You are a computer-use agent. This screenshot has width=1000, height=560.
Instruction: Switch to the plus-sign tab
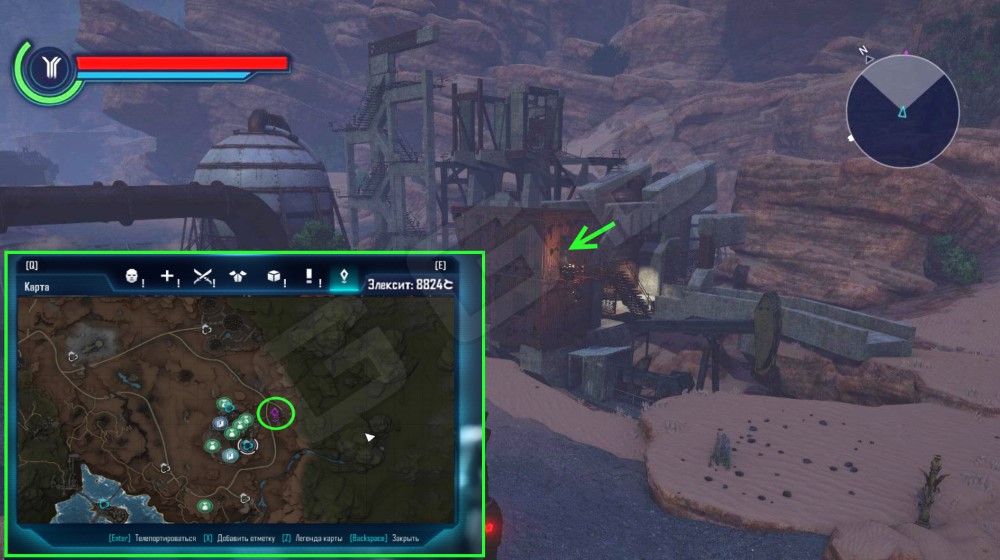168,276
